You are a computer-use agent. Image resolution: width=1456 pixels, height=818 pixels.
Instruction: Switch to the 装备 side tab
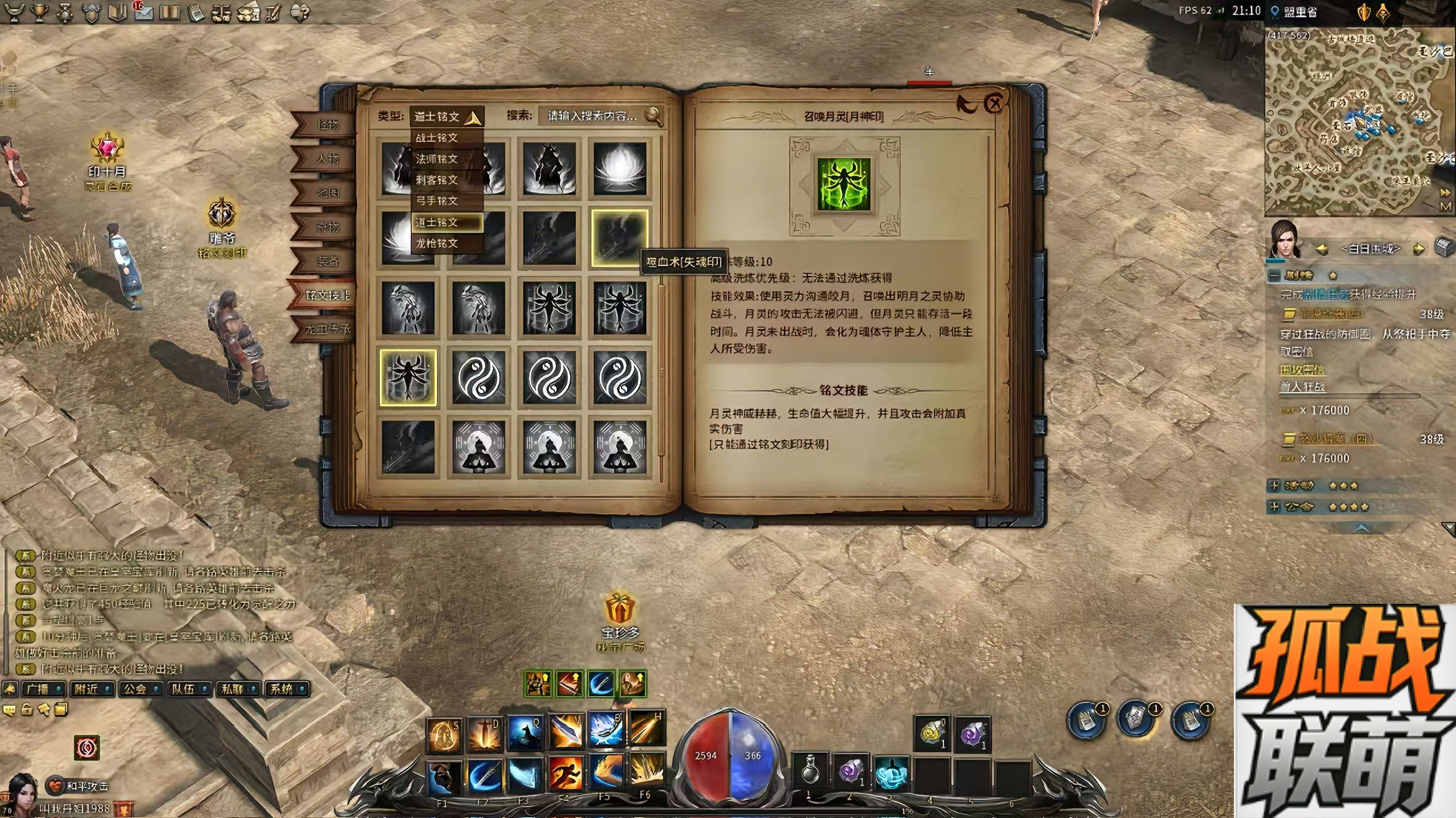(327, 261)
